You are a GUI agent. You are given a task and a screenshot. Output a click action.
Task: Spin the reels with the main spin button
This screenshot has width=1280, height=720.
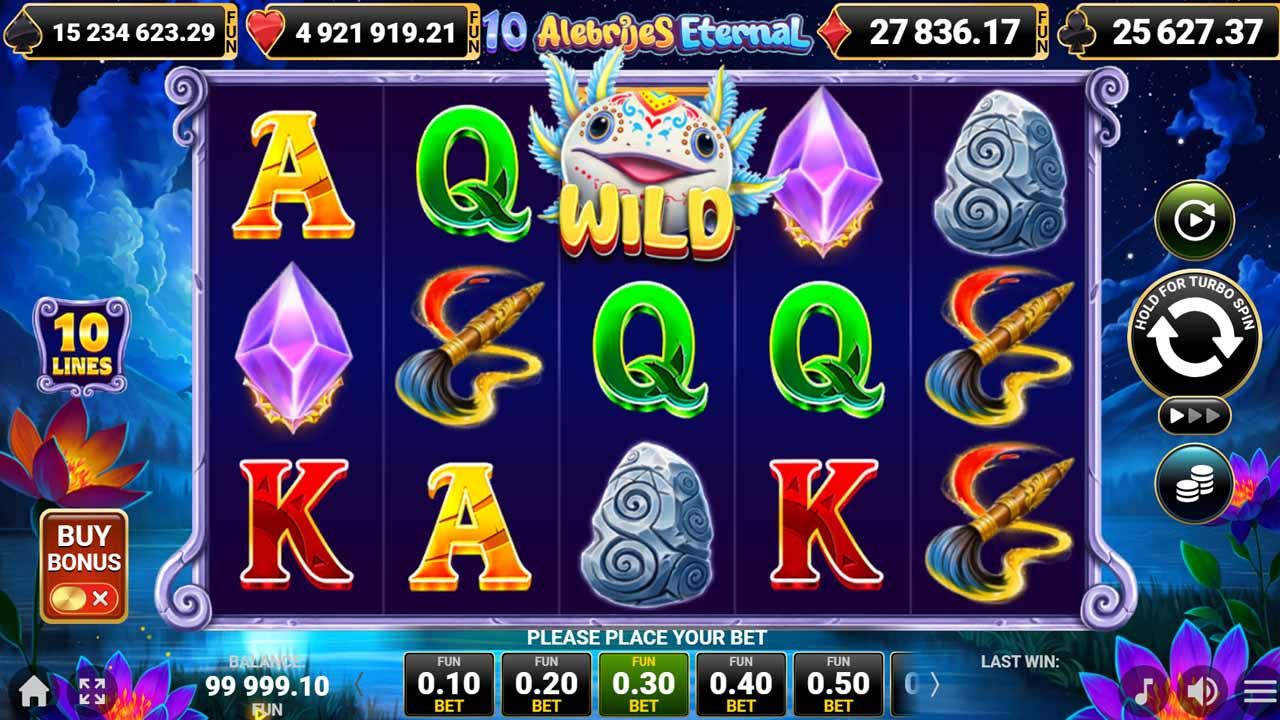pyautogui.click(x=1194, y=339)
